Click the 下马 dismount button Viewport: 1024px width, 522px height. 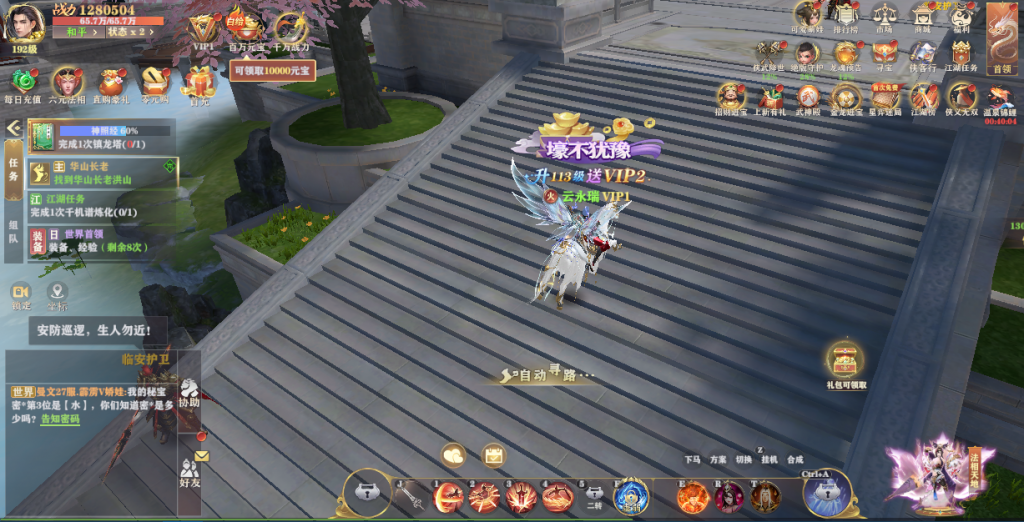692,460
